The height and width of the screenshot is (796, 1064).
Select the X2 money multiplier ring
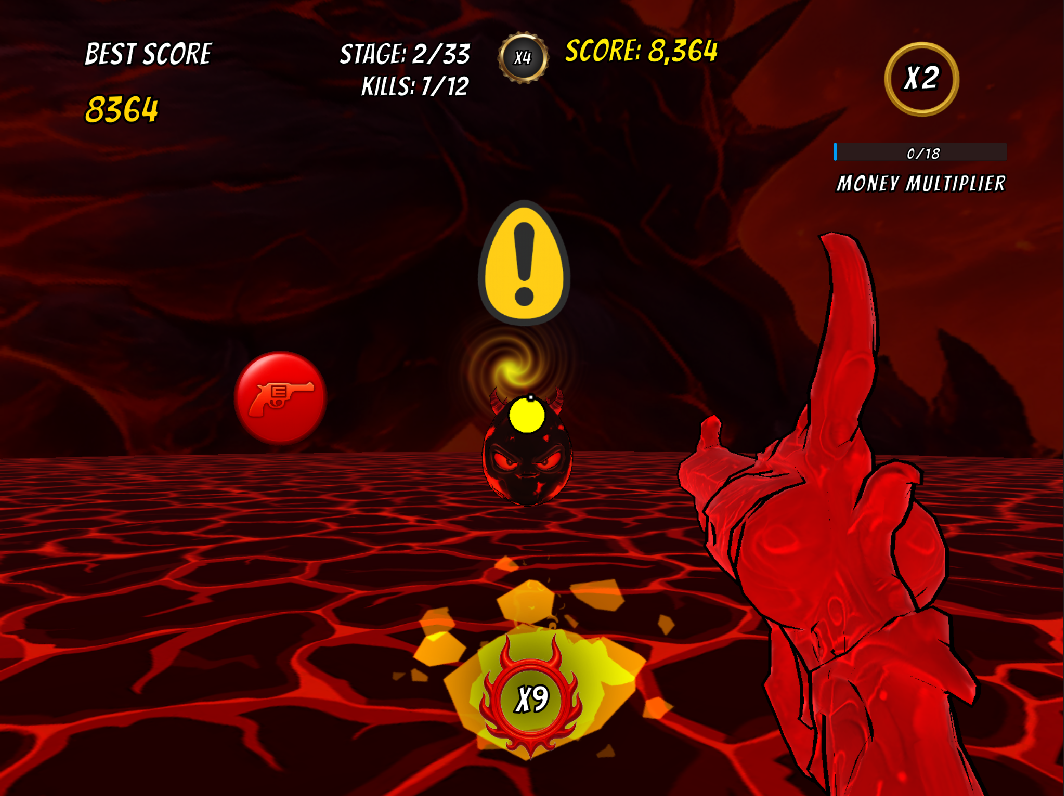[x=921, y=79]
